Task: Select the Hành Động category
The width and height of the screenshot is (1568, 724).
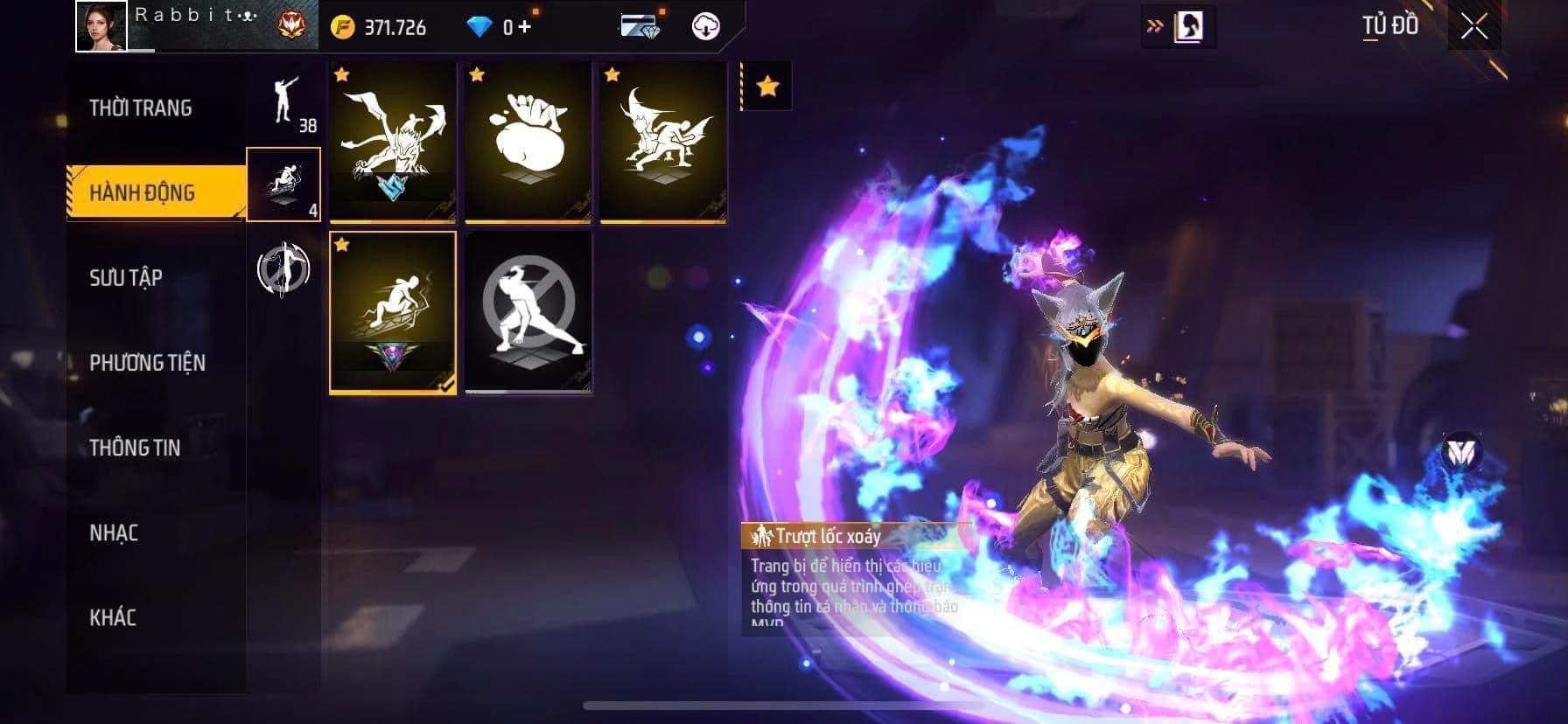Action: coord(143,192)
